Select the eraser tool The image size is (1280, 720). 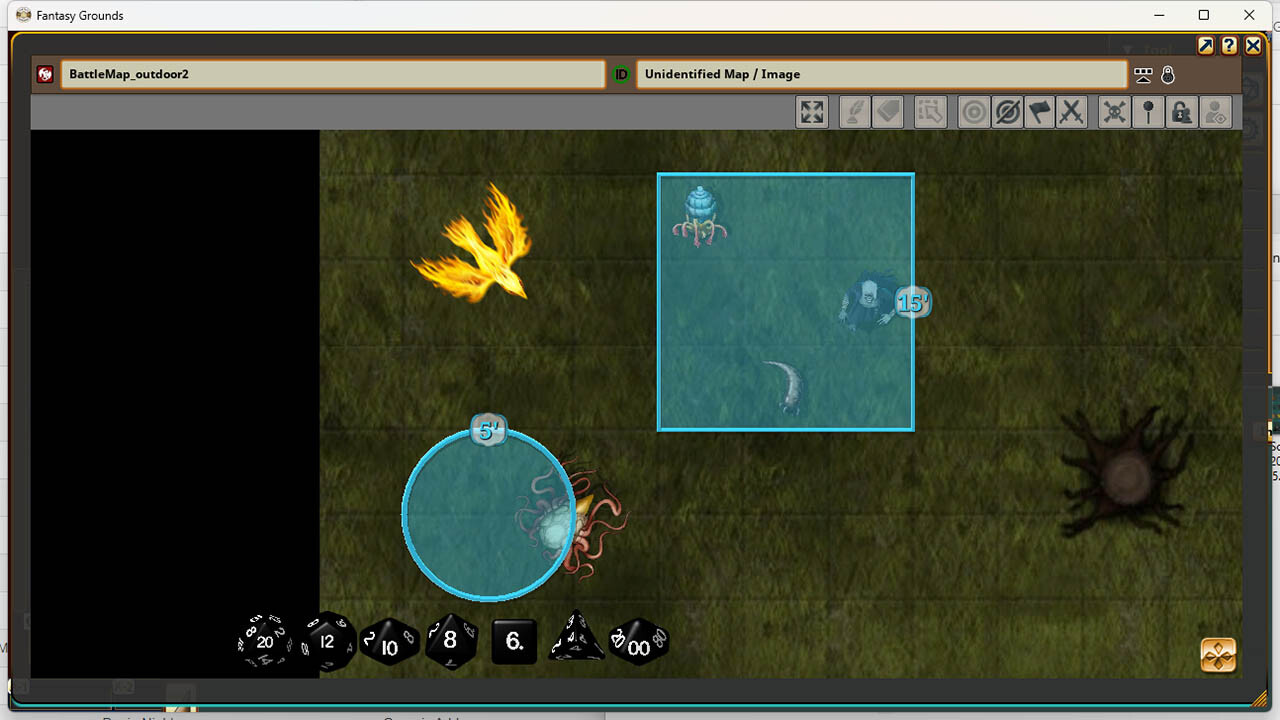click(888, 112)
